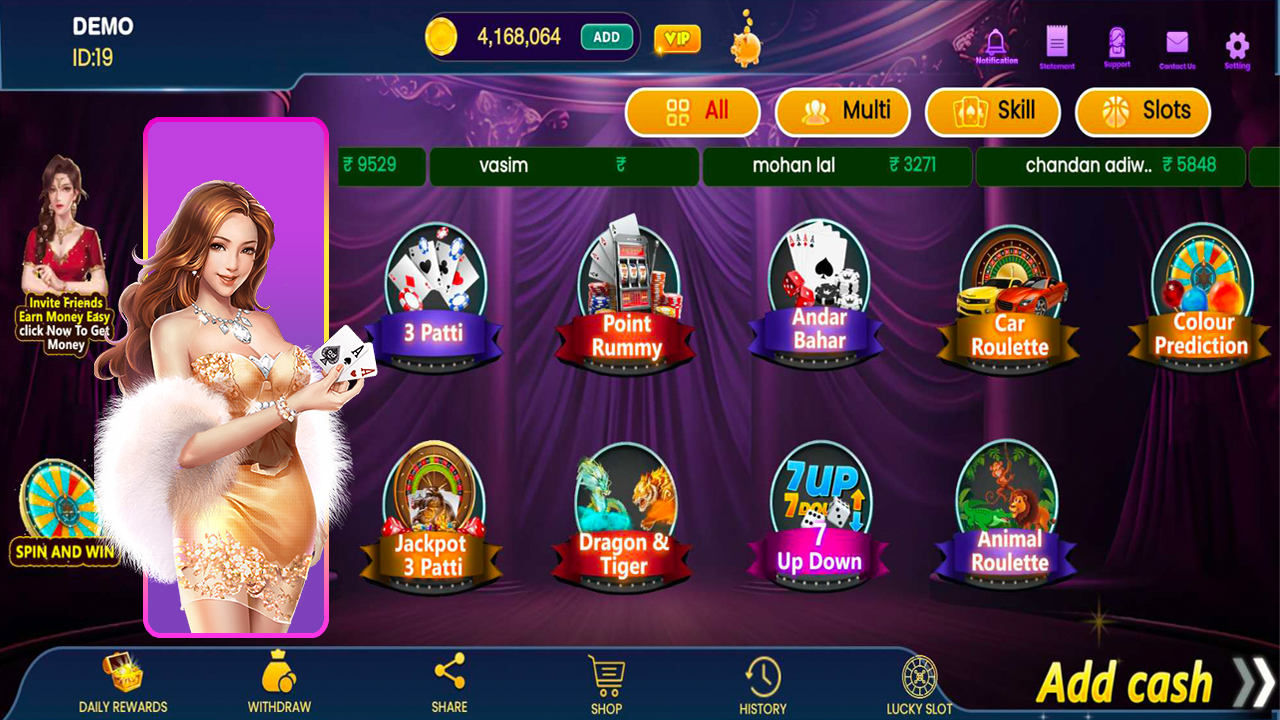Launch Point Rummy
The height and width of the screenshot is (720, 1280).
(624, 295)
